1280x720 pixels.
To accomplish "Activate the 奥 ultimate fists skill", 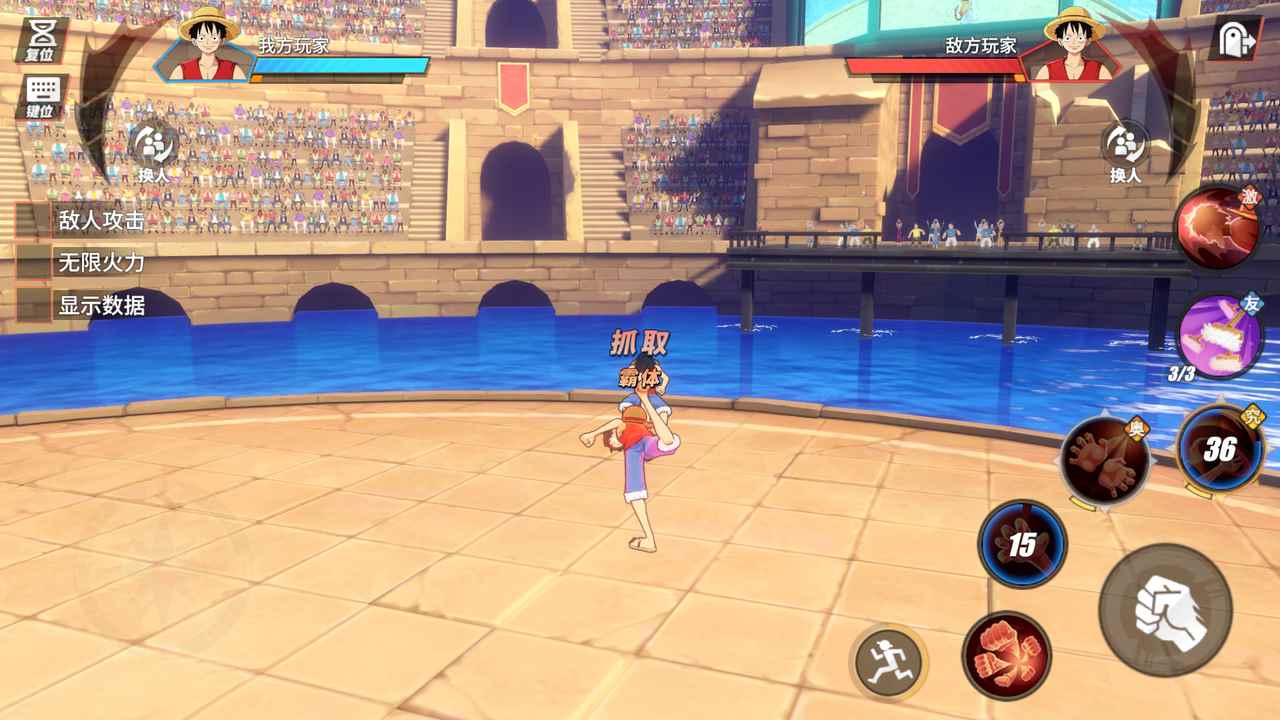I will coord(1104,461).
